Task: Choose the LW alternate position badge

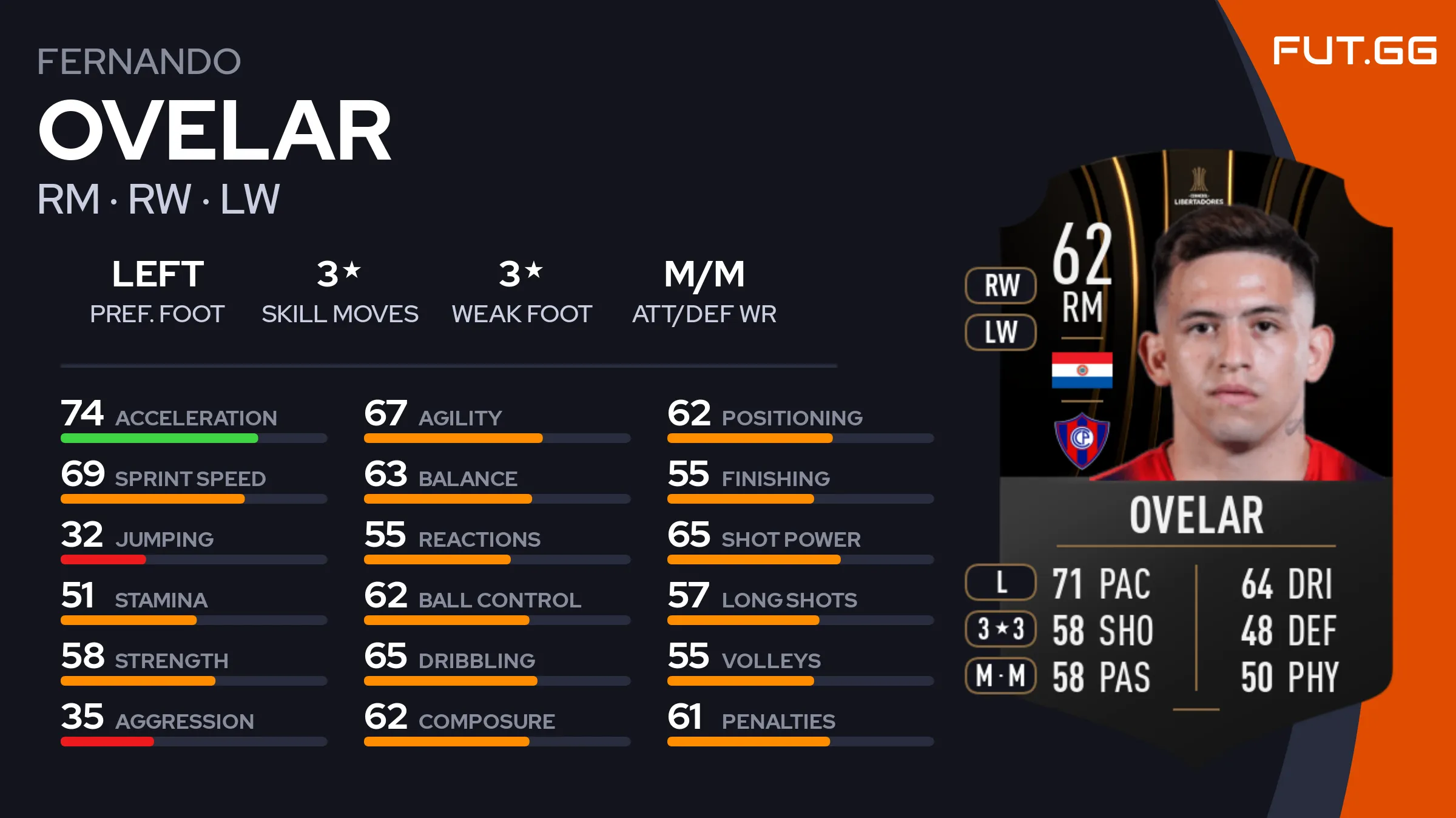Action: (x=1000, y=332)
